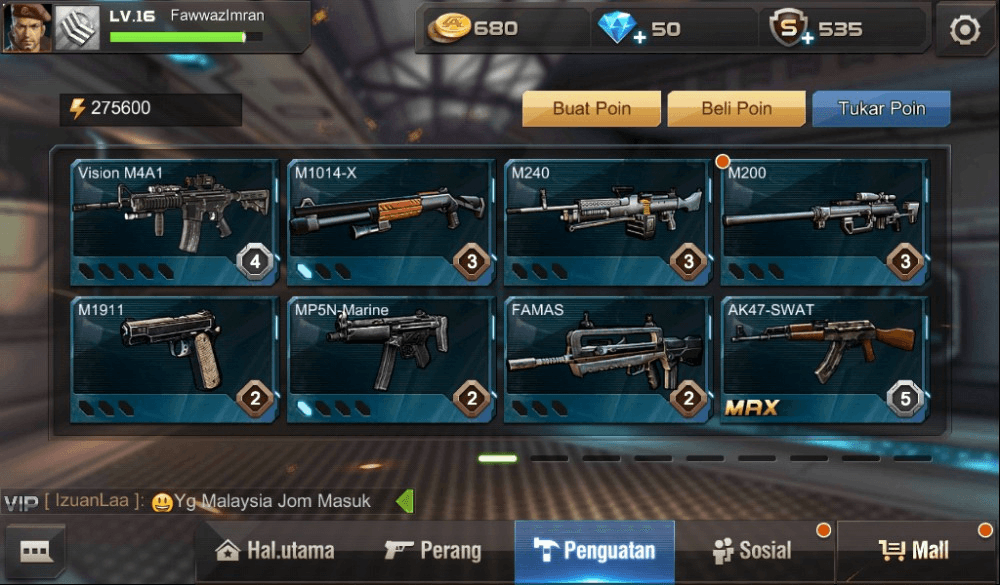Pick the FAMAS rifle card
Image resolution: width=1000 pixels, height=585 pixels.
[x=608, y=359]
